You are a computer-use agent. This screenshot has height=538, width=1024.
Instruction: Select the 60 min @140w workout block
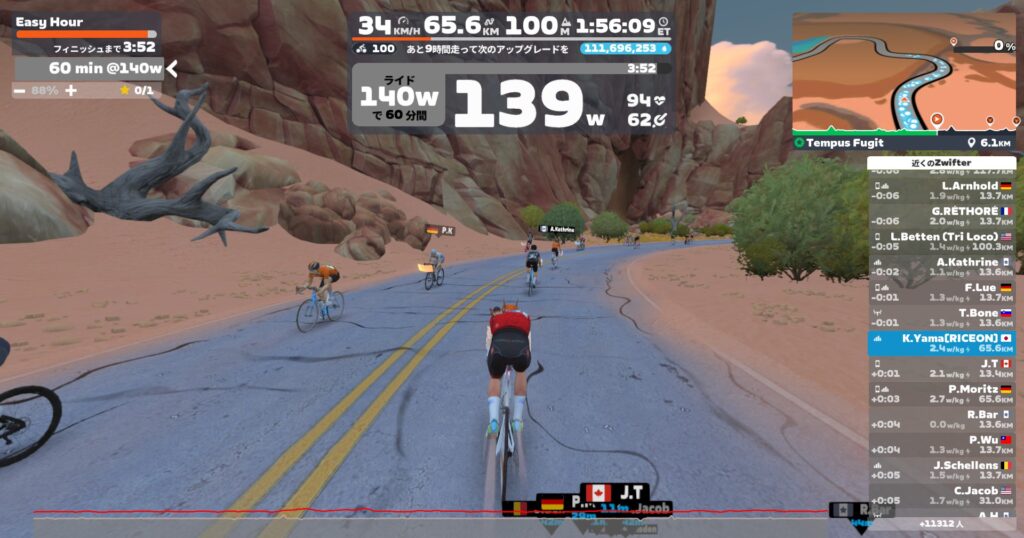tap(90, 68)
